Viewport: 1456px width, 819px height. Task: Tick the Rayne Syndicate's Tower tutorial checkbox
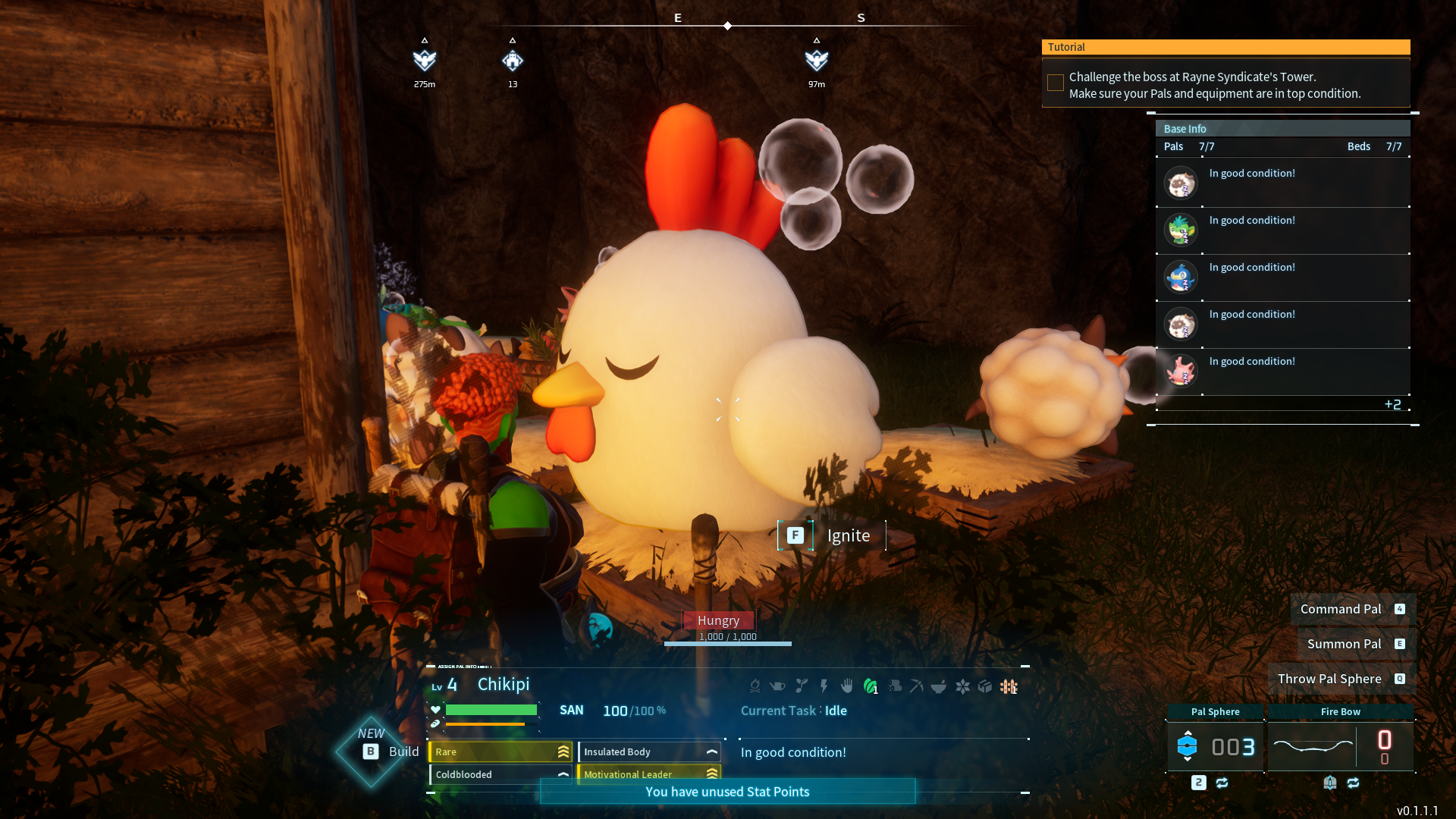(x=1055, y=83)
